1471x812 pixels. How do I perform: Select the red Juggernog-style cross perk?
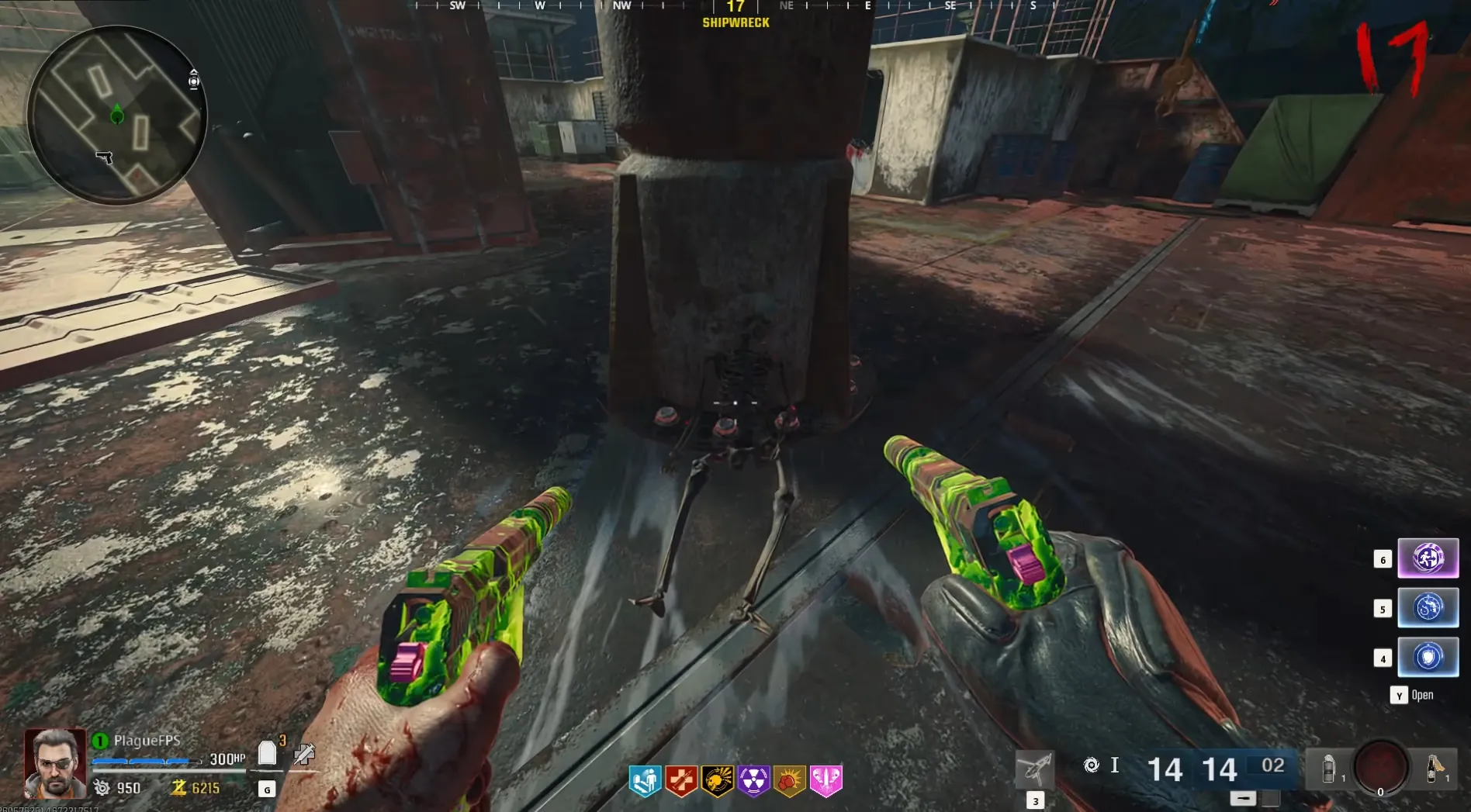681,780
